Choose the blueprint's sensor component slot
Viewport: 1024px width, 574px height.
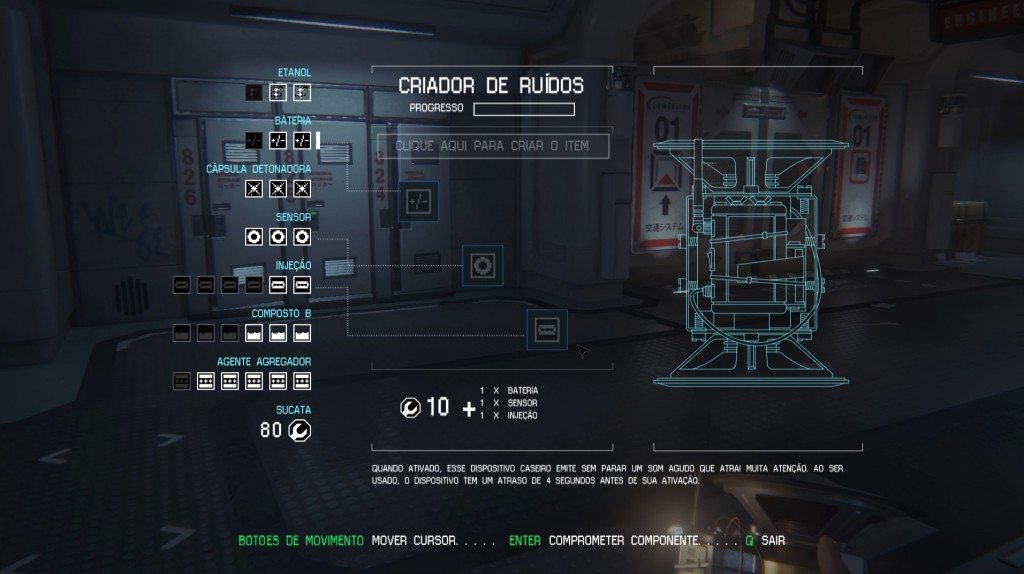point(482,265)
